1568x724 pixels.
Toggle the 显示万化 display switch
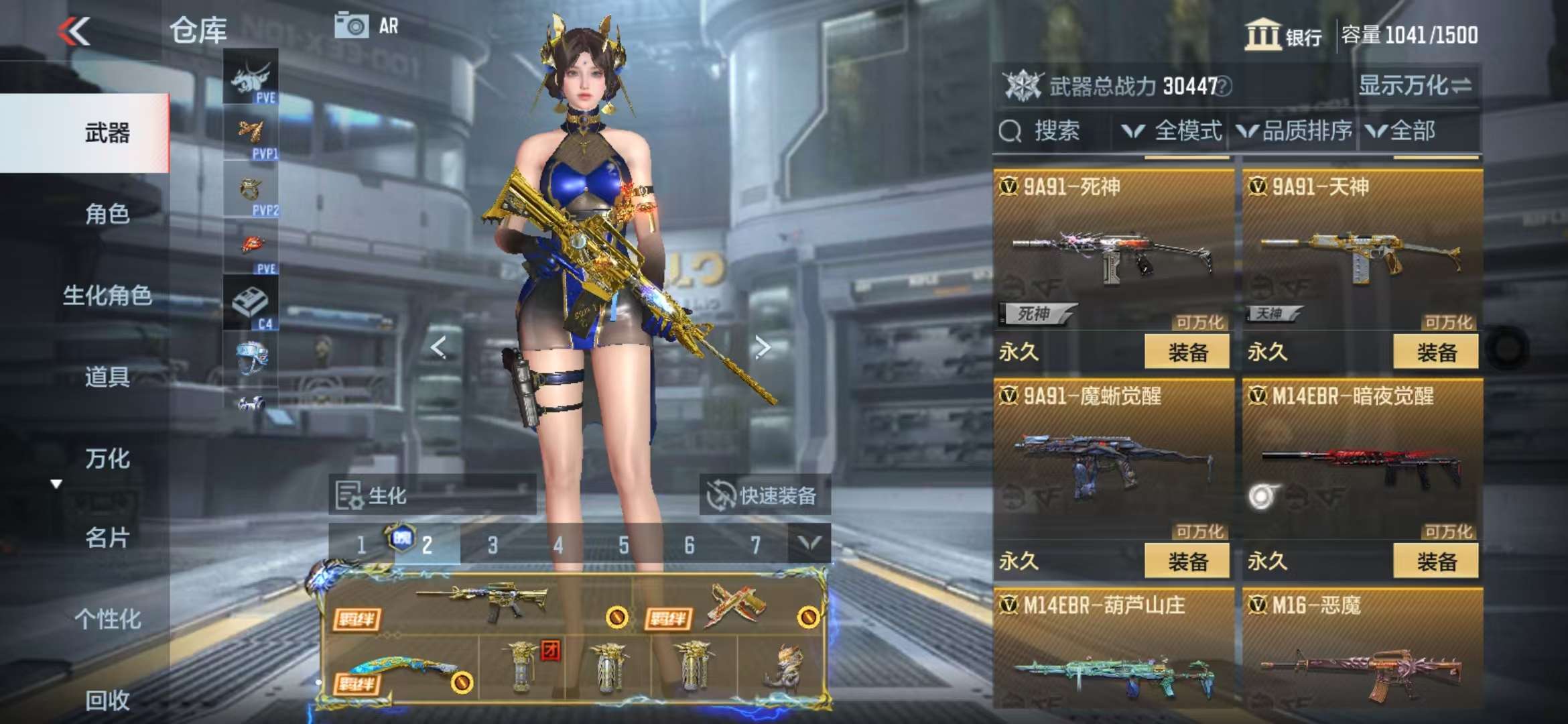click(x=1415, y=86)
